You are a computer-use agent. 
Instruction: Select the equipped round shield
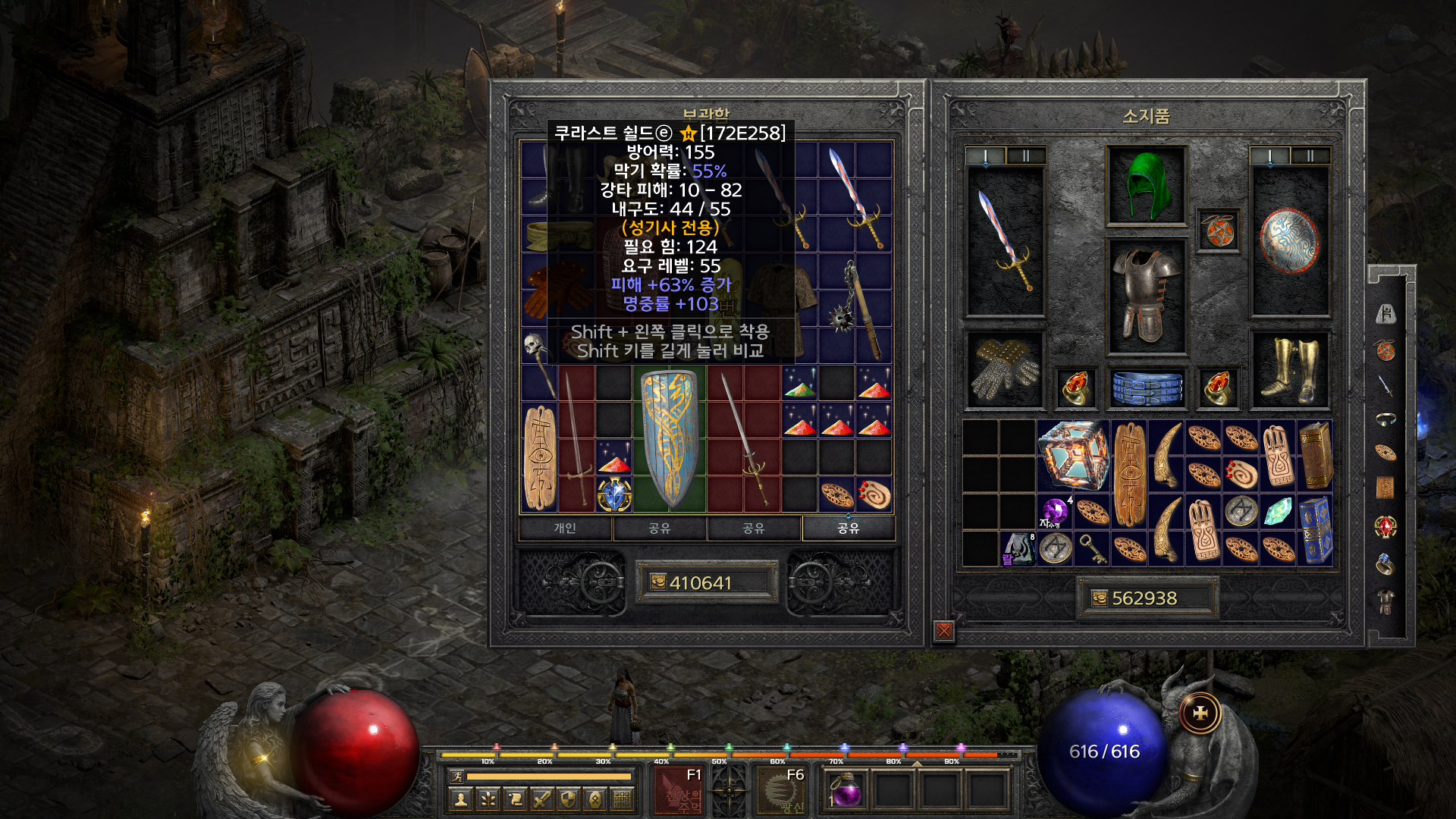pos(1290,241)
